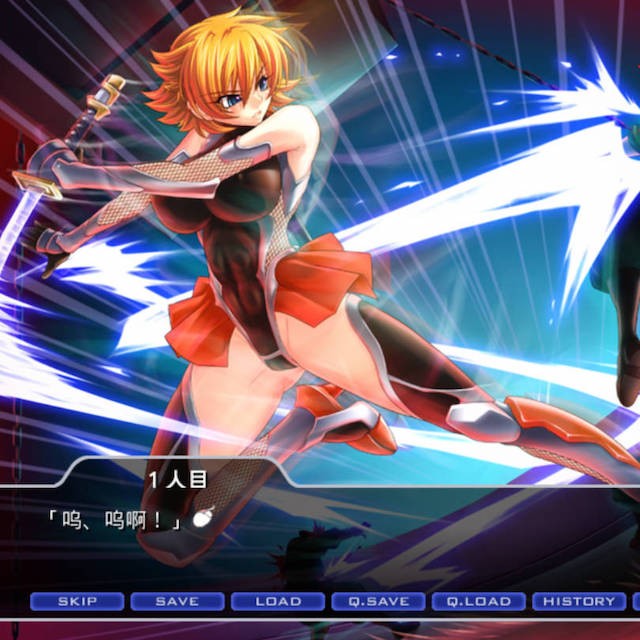640x640 pixels.
Task: Perform a quick save with Q.SAVE
Action: pyautogui.click(x=378, y=601)
